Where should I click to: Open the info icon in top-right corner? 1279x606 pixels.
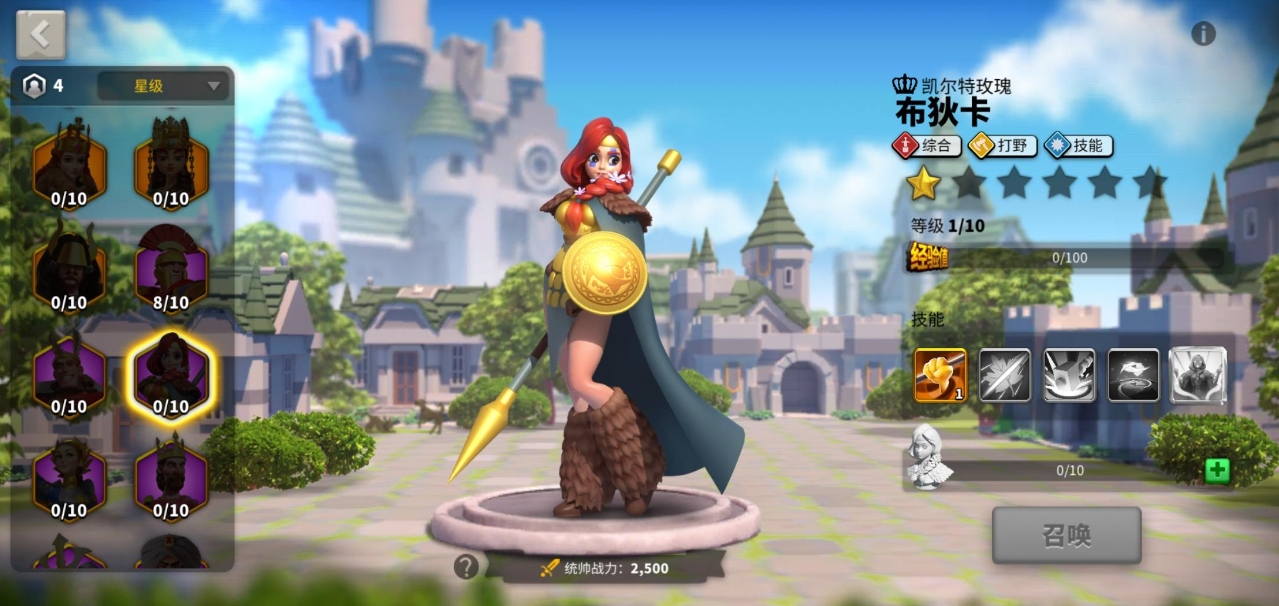(x=1203, y=34)
